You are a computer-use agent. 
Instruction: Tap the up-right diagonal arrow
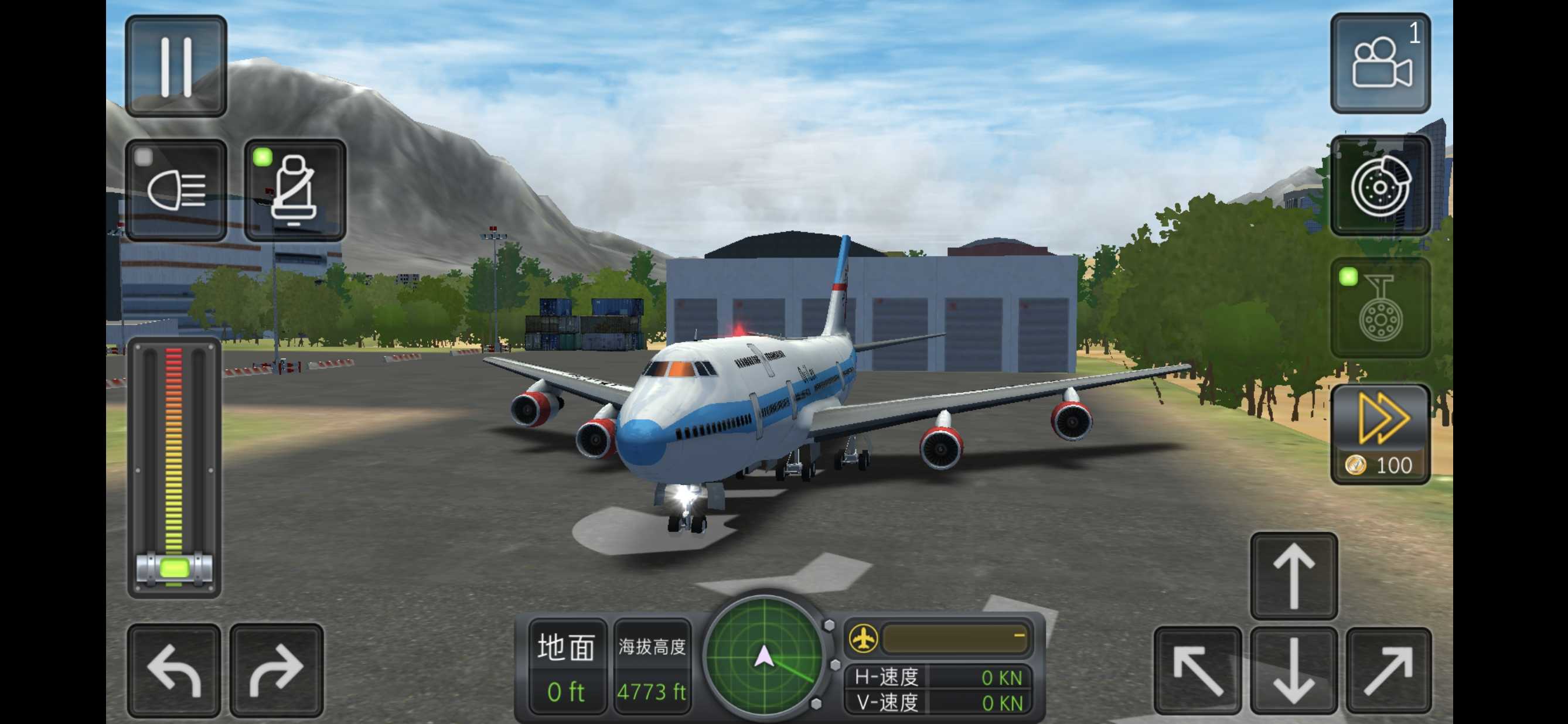[1389, 671]
